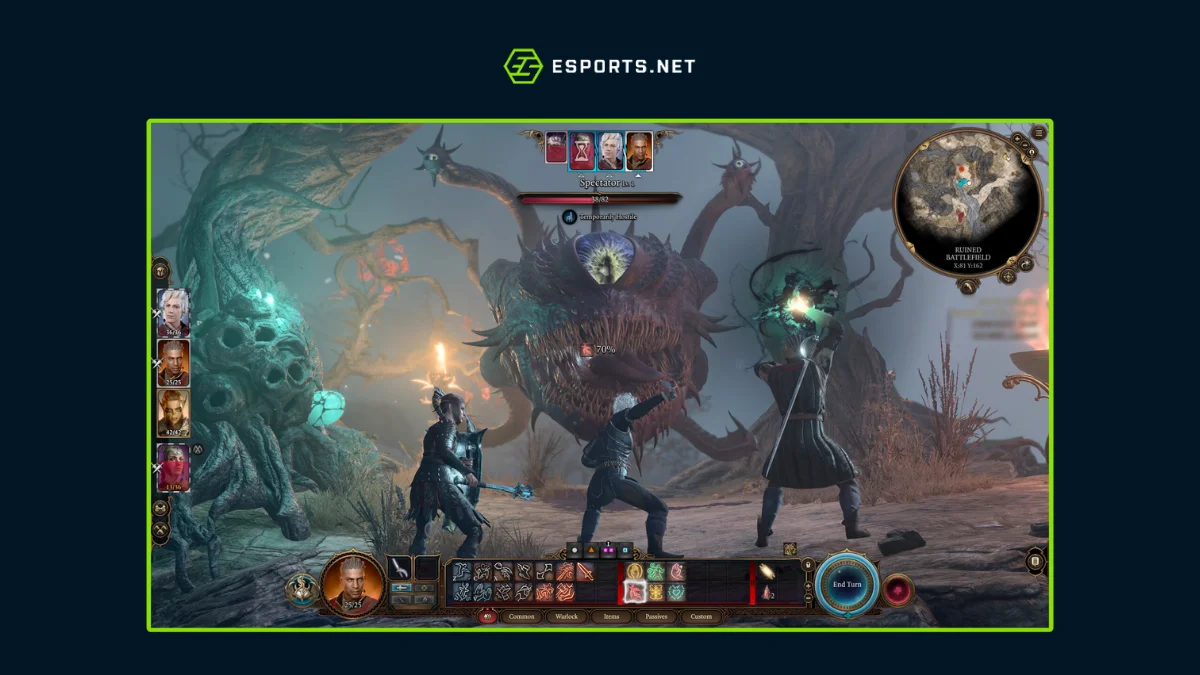Open the game menu above the minimap

[1039, 132]
